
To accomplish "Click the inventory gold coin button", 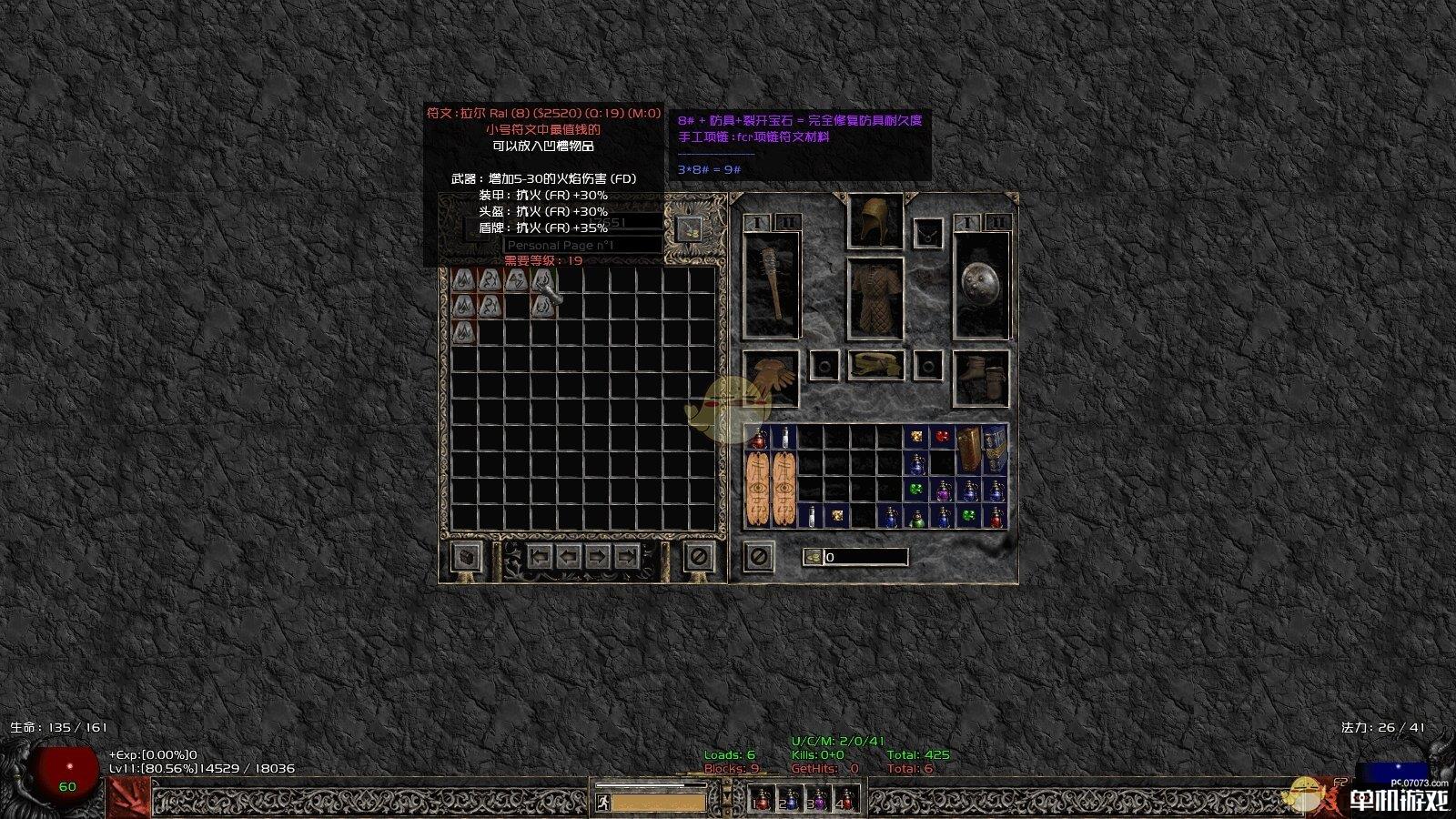I will tap(813, 557).
